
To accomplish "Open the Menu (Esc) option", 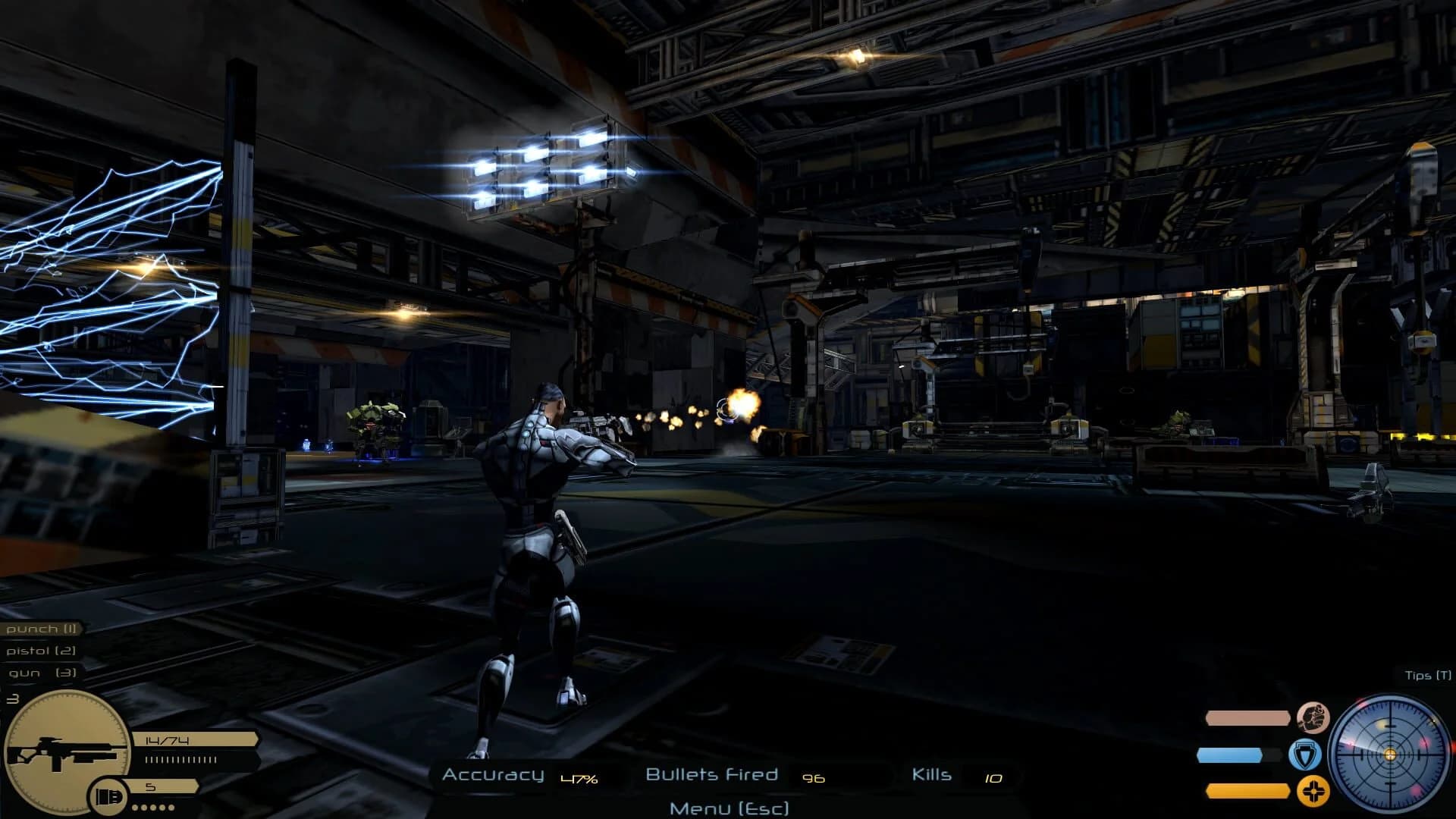I will click(x=727, y=808).
